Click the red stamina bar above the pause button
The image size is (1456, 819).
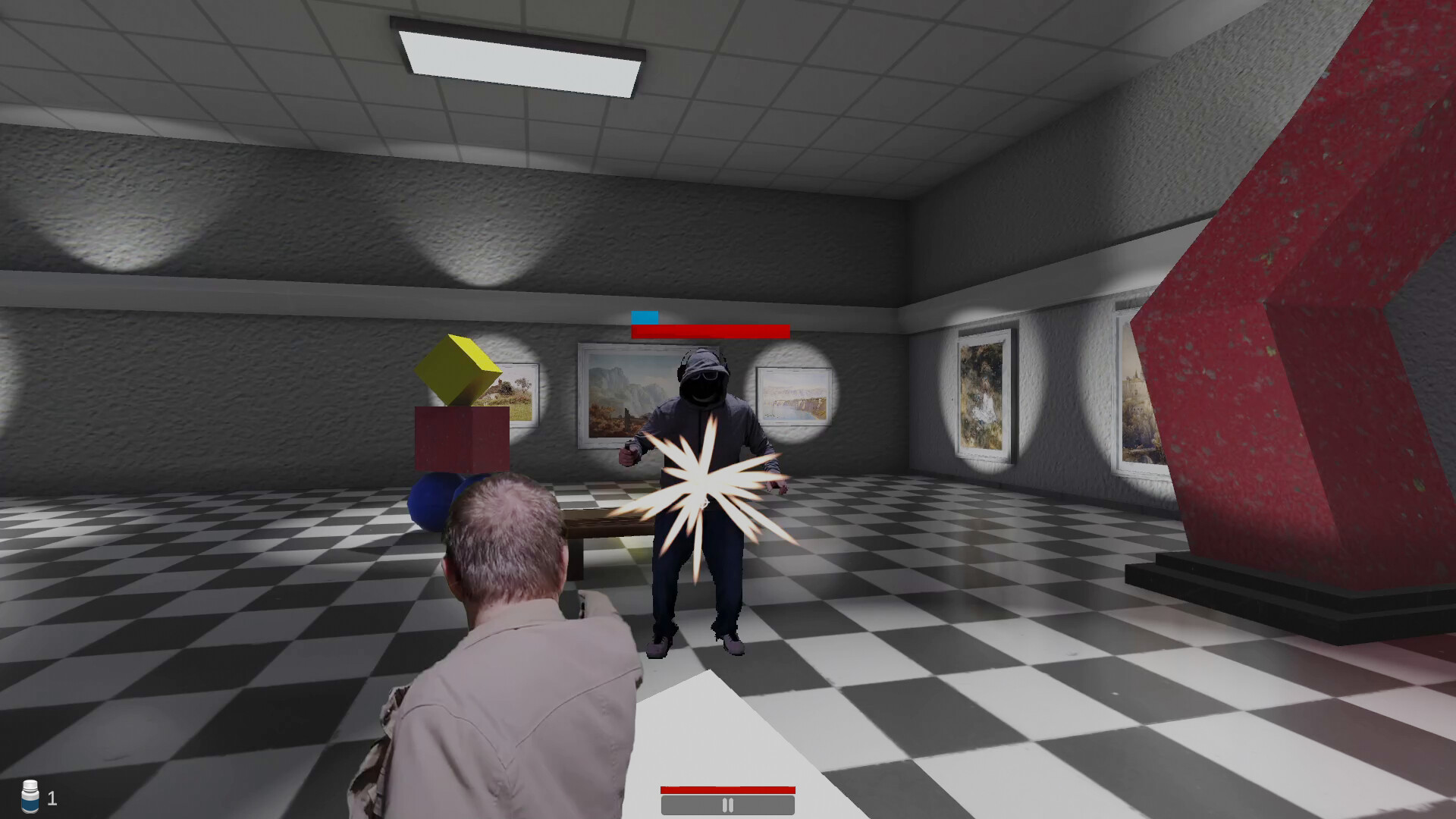[727, 792]
